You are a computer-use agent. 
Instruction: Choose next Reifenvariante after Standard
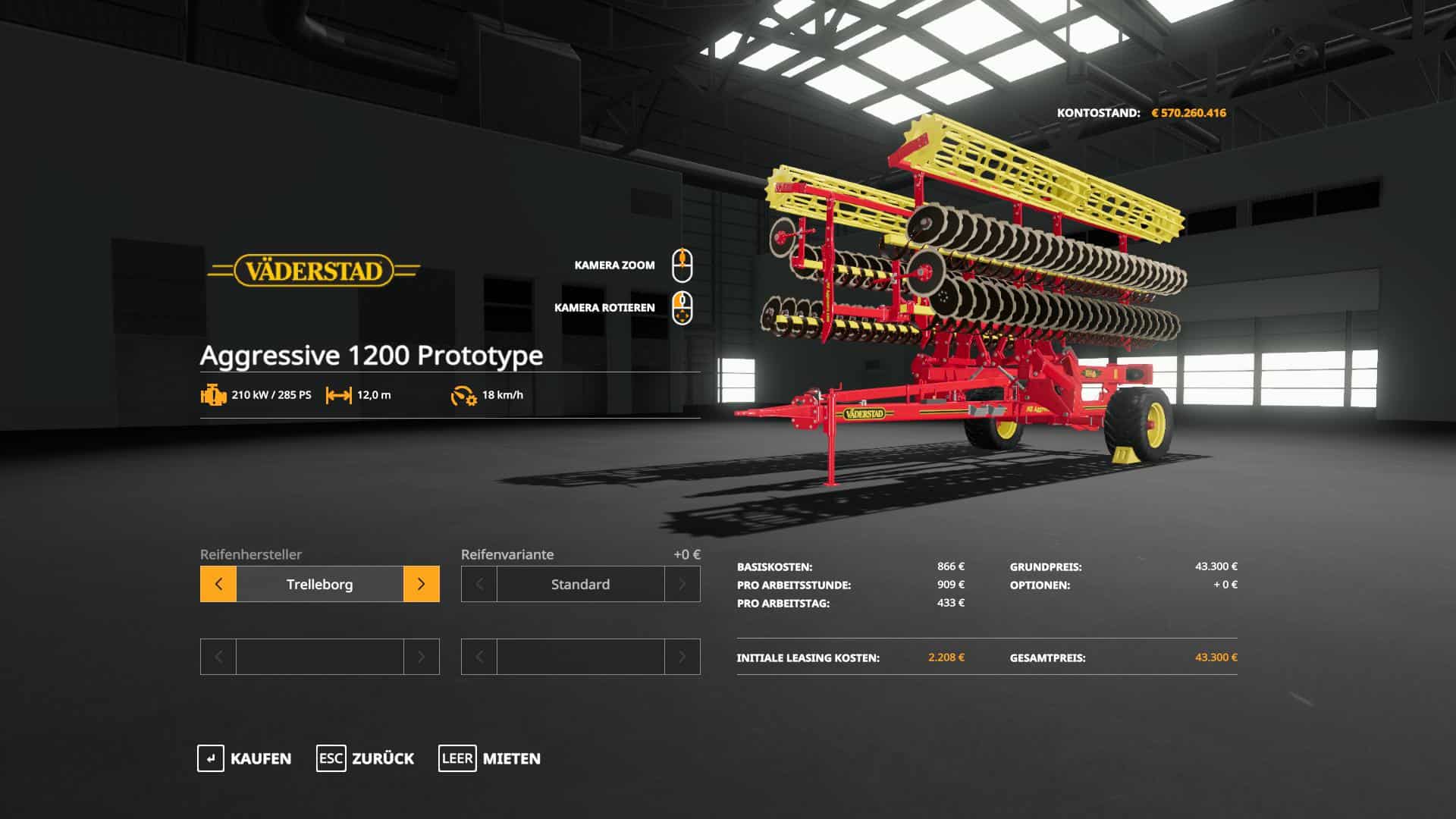point(682,584)
